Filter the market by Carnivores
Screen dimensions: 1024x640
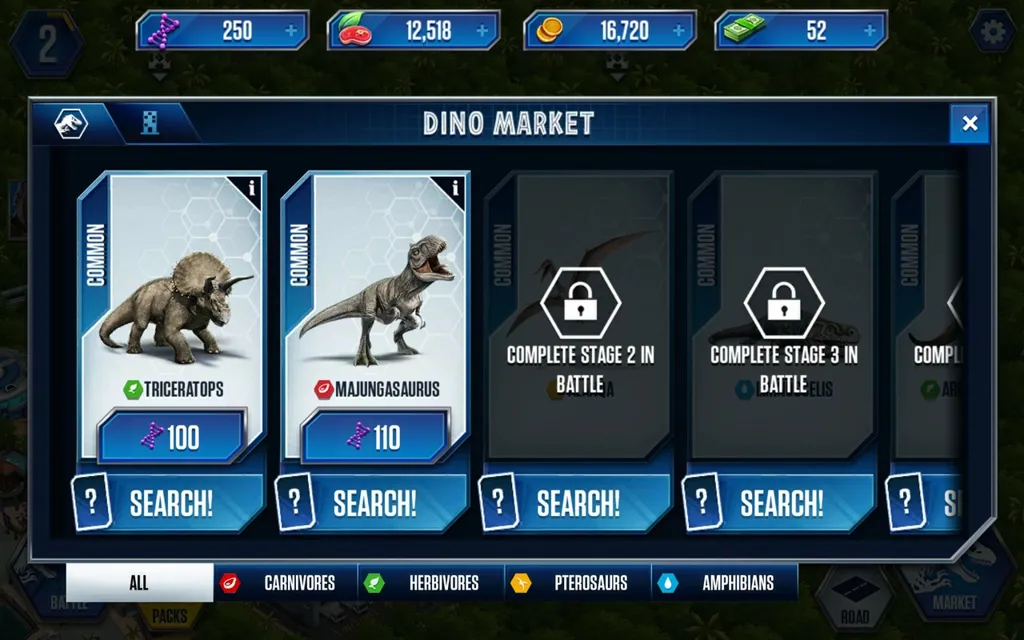pos(284,583)
